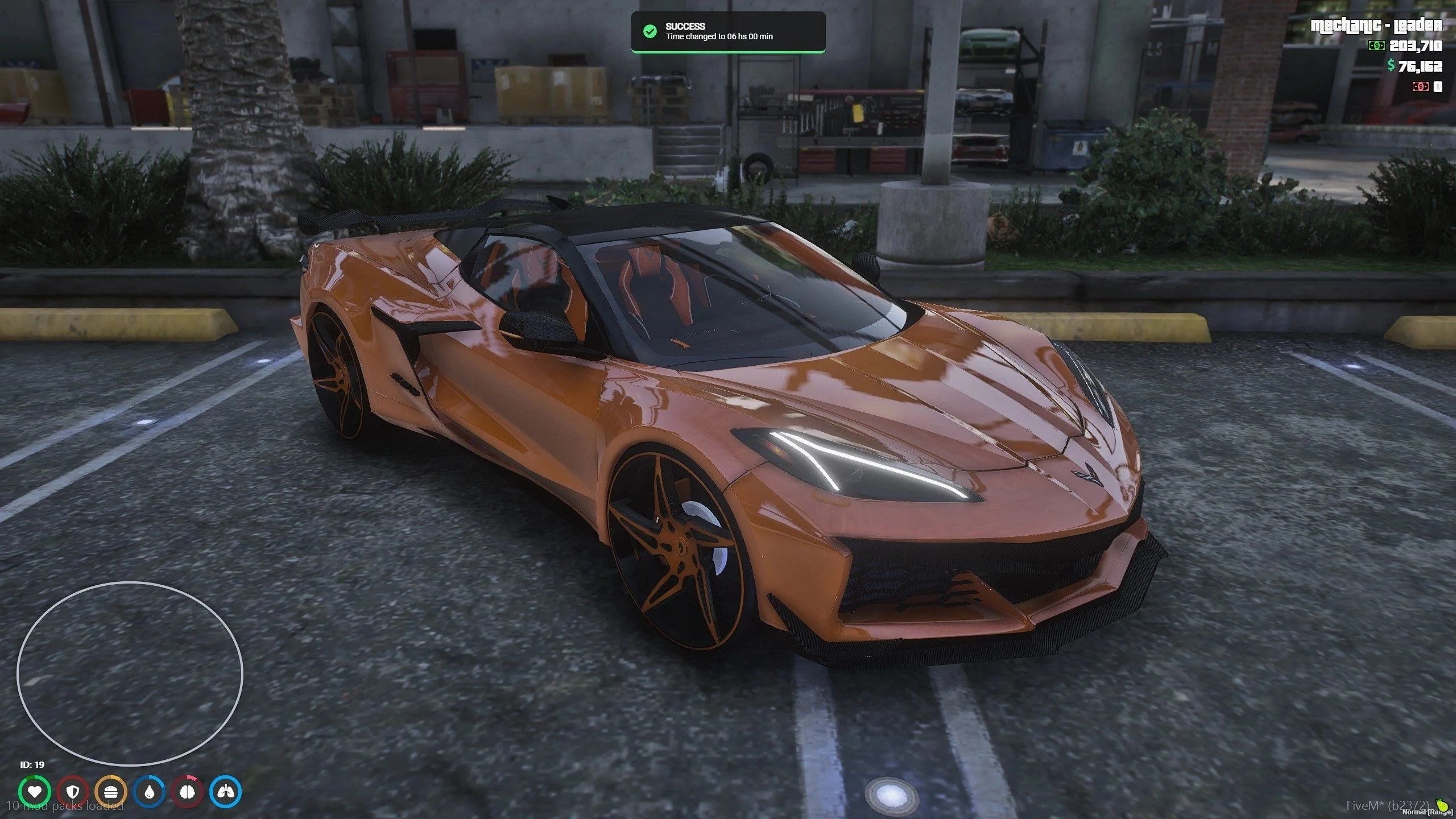Select the mechanic - leader job label
The image size is (1456, 819).
click(1376, 25)
